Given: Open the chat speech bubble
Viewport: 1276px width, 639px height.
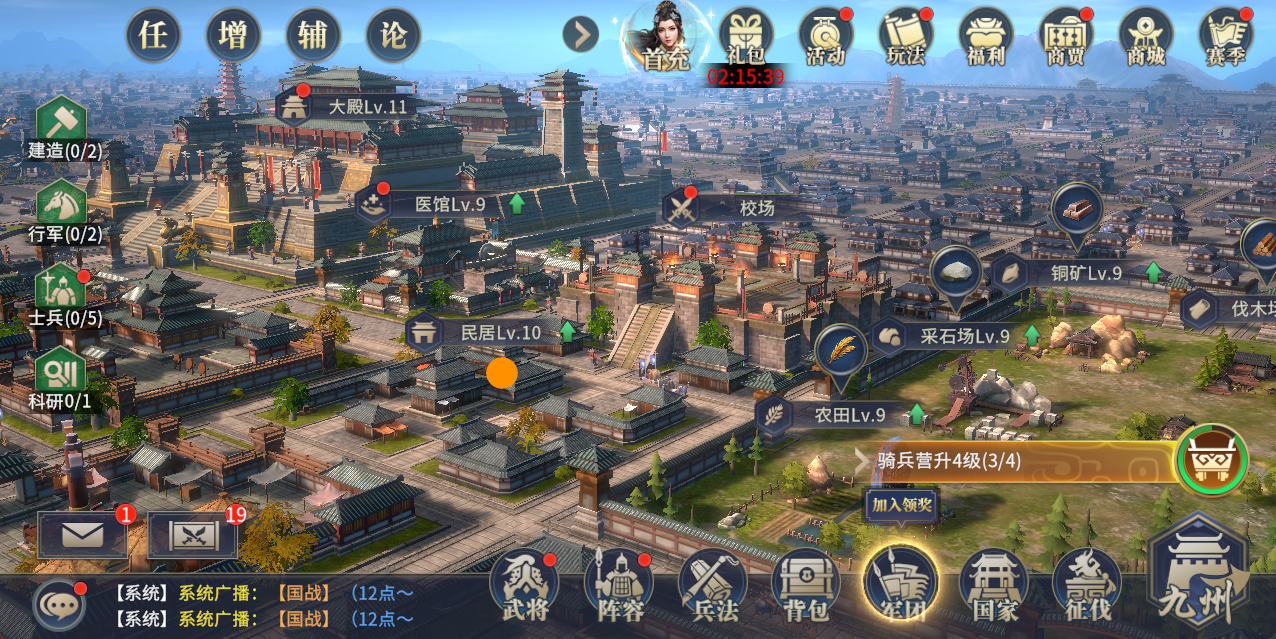Looking at the screenshot, I should [x=58, y=604].
